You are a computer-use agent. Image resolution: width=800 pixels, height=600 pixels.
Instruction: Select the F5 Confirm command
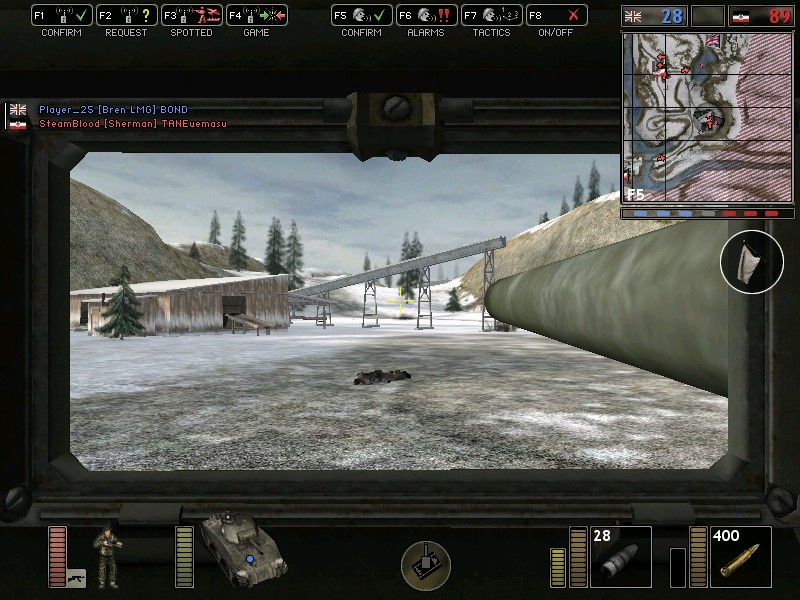[361, 16]
